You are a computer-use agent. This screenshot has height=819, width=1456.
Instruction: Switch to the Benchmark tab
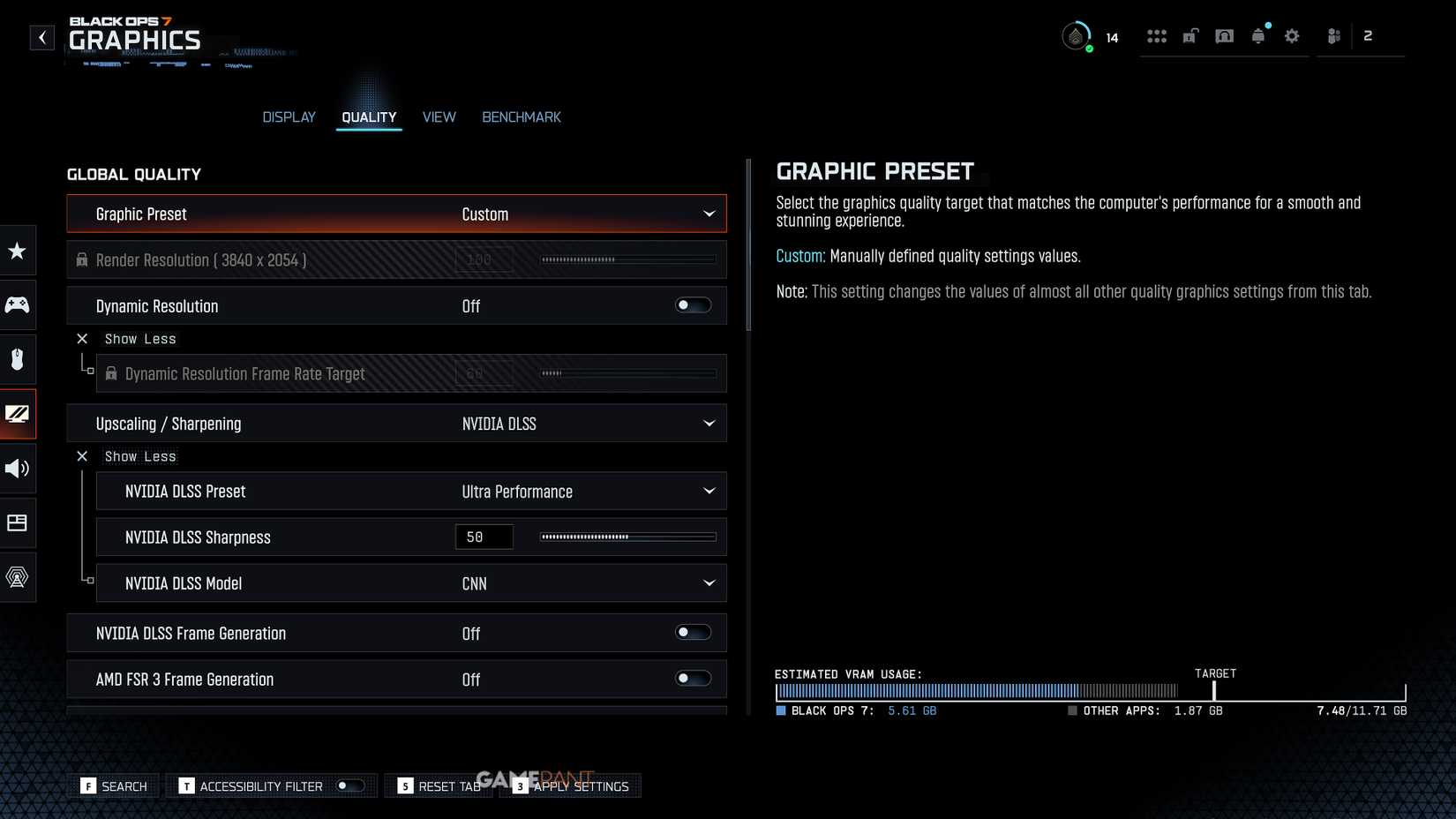click(522, 116)
